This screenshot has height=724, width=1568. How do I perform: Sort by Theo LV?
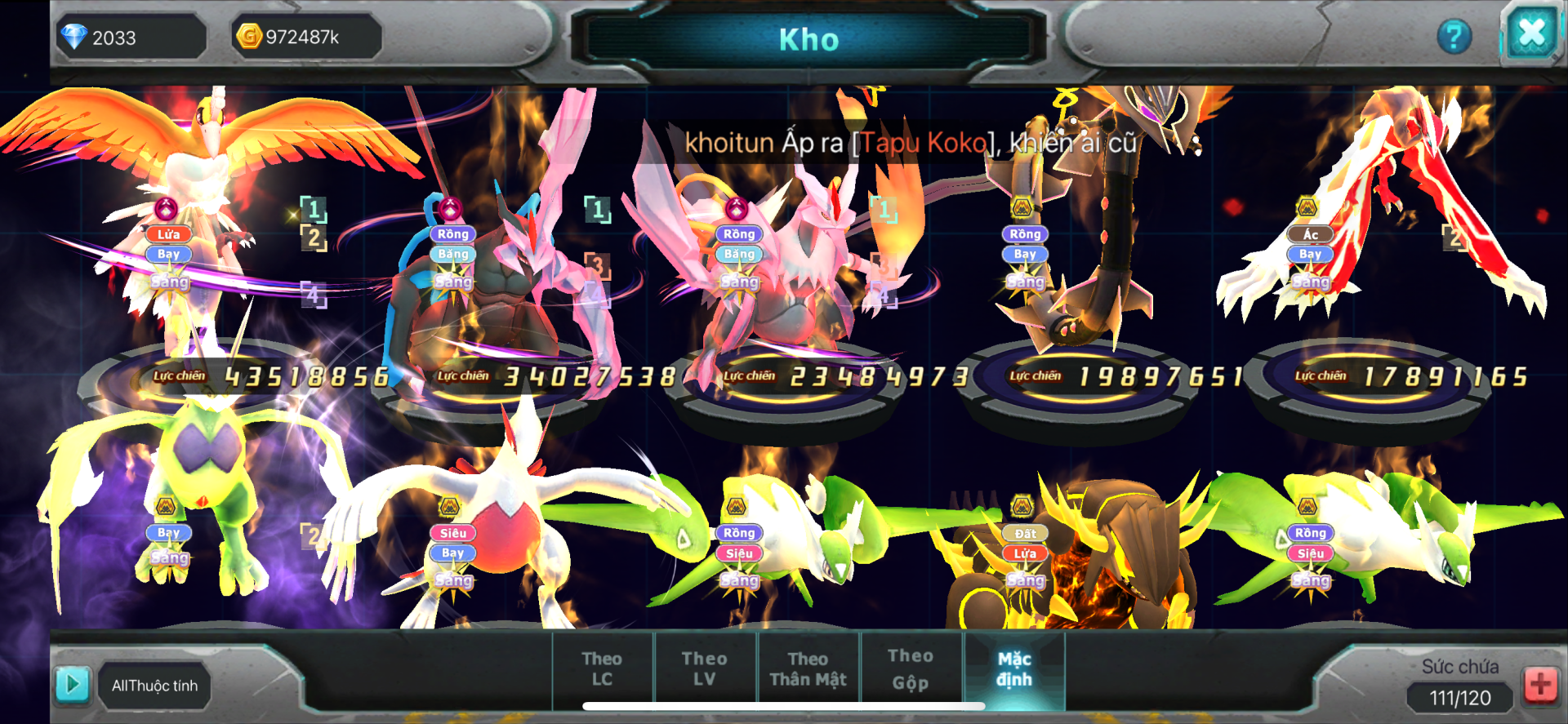[704, 668]
